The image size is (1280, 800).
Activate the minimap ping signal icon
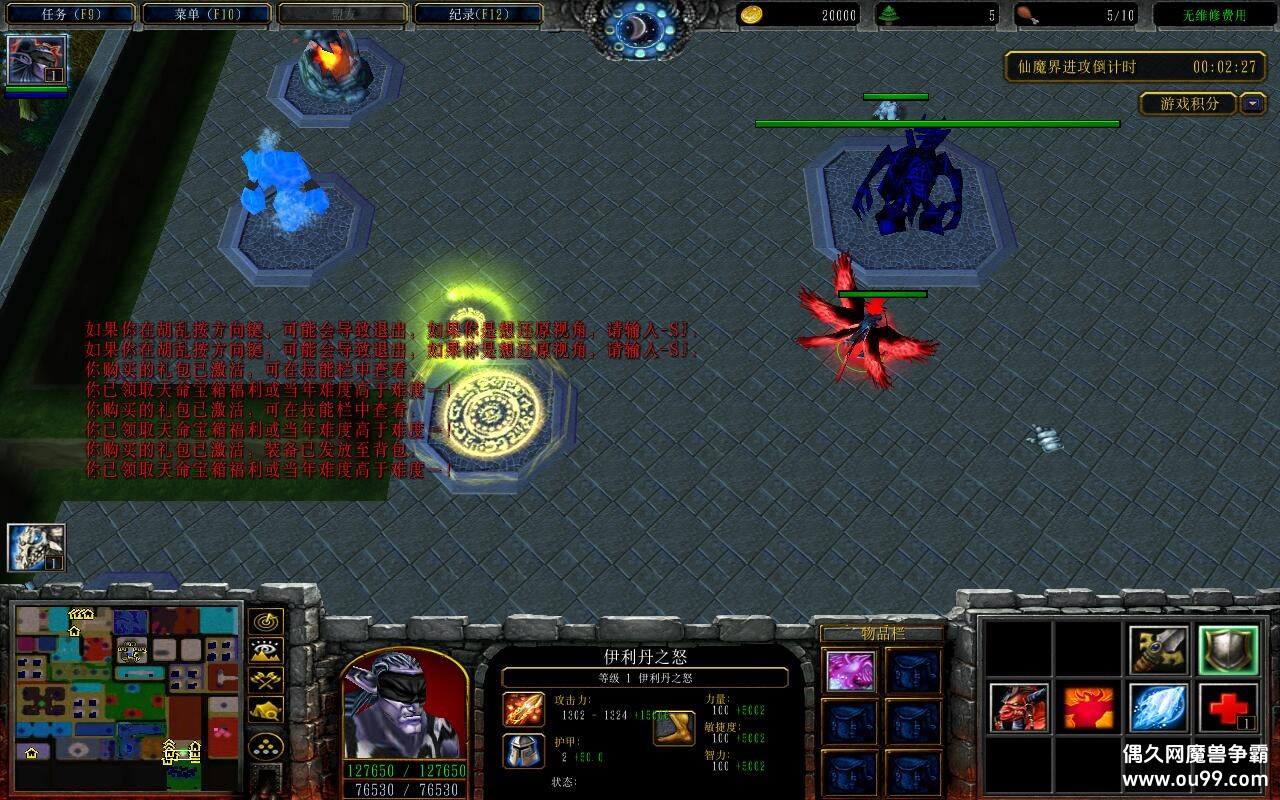[265, 622]
